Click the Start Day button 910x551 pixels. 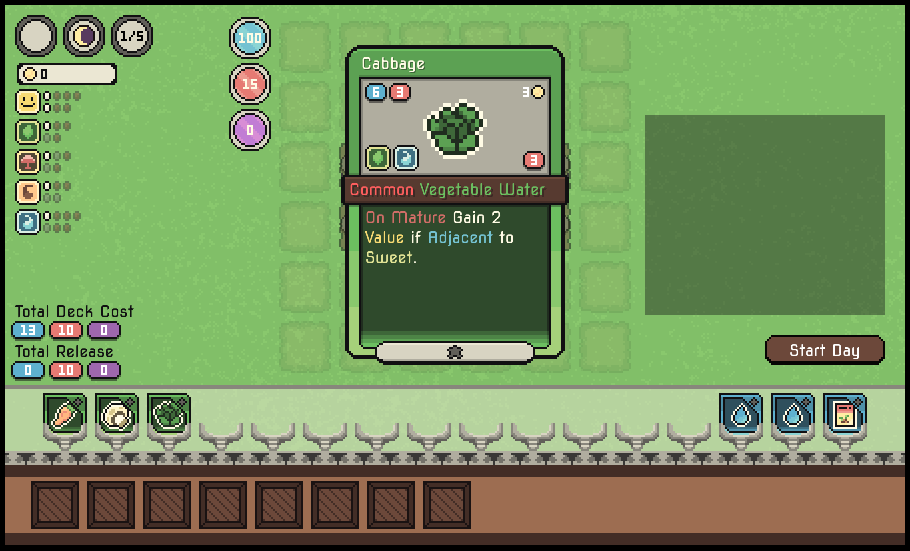click(x=824, y=350)
